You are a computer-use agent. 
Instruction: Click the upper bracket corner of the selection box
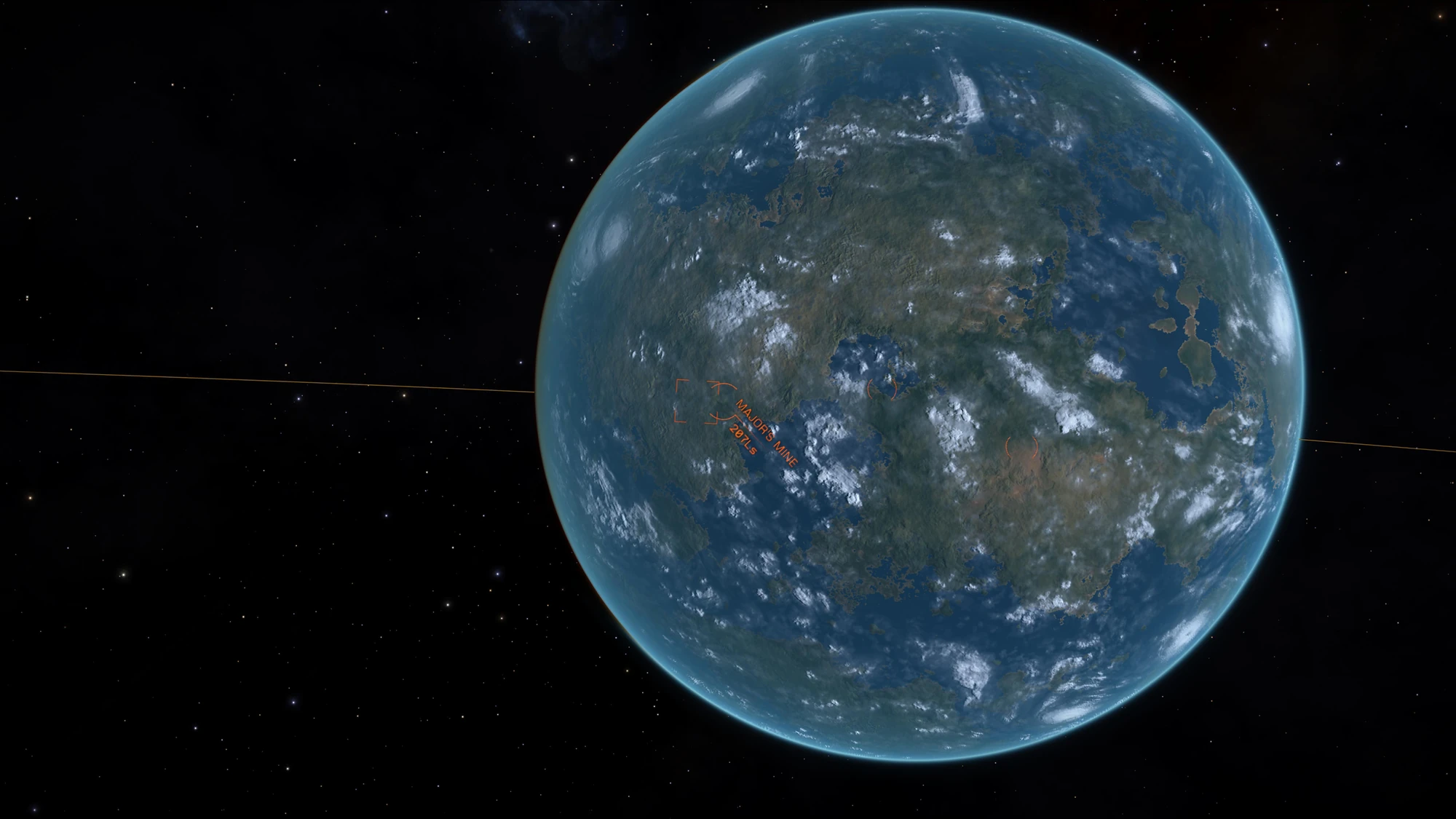pyautogui.click(x=678, y=381)
